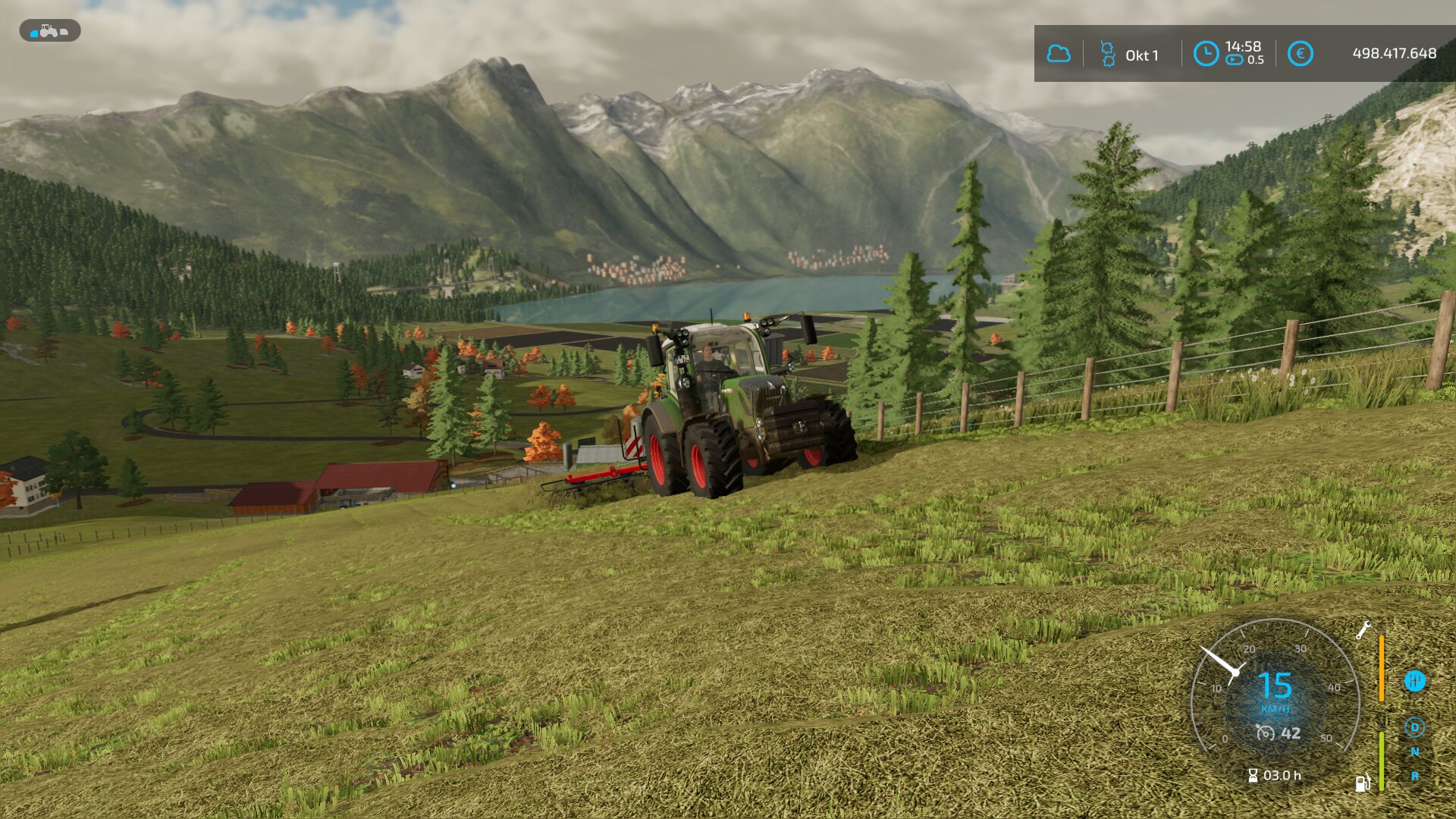Click the wrench damage icon

click(x=1363, y=630)
